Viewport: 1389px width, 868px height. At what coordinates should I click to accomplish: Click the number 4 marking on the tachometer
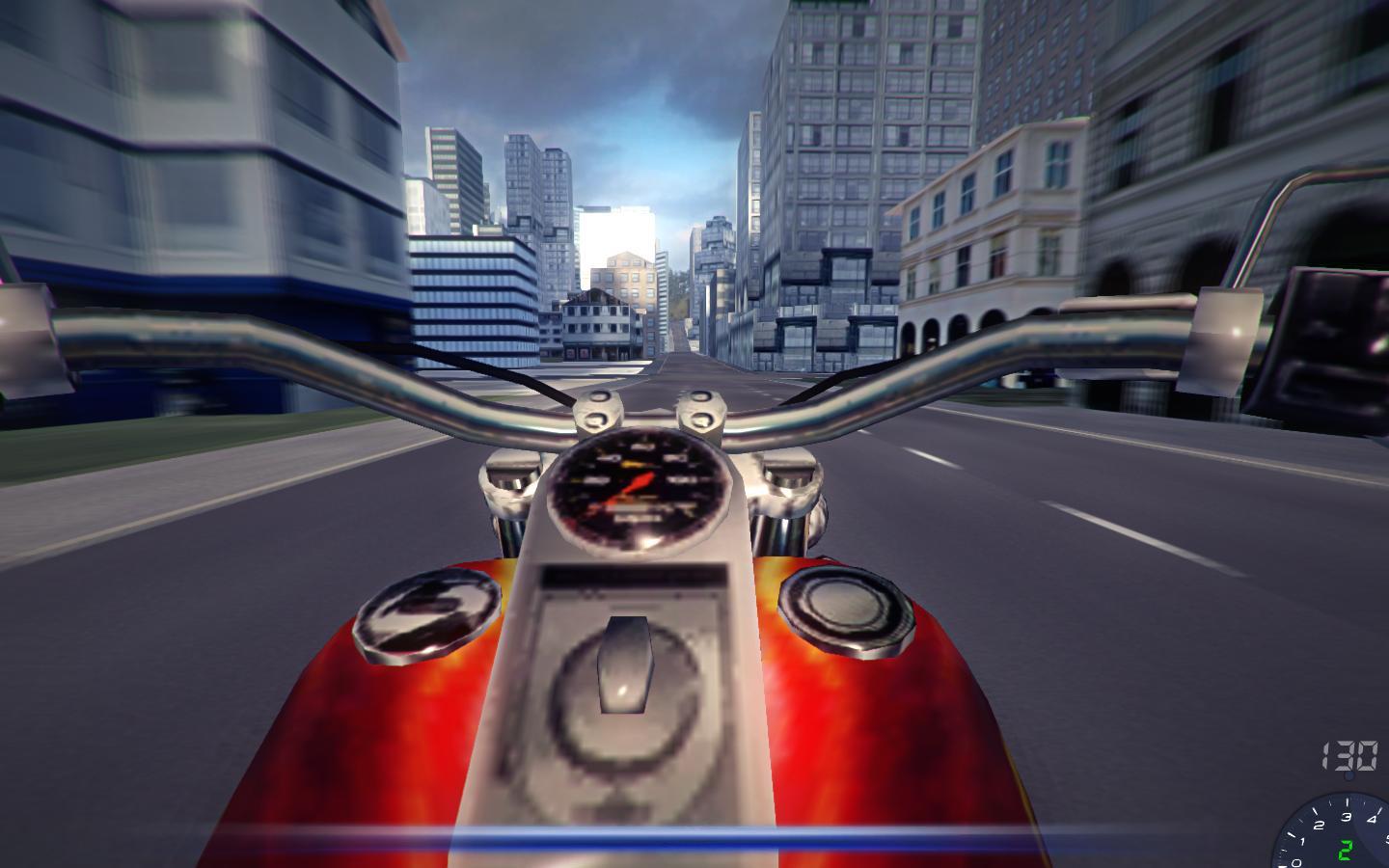coord(1373,818)
